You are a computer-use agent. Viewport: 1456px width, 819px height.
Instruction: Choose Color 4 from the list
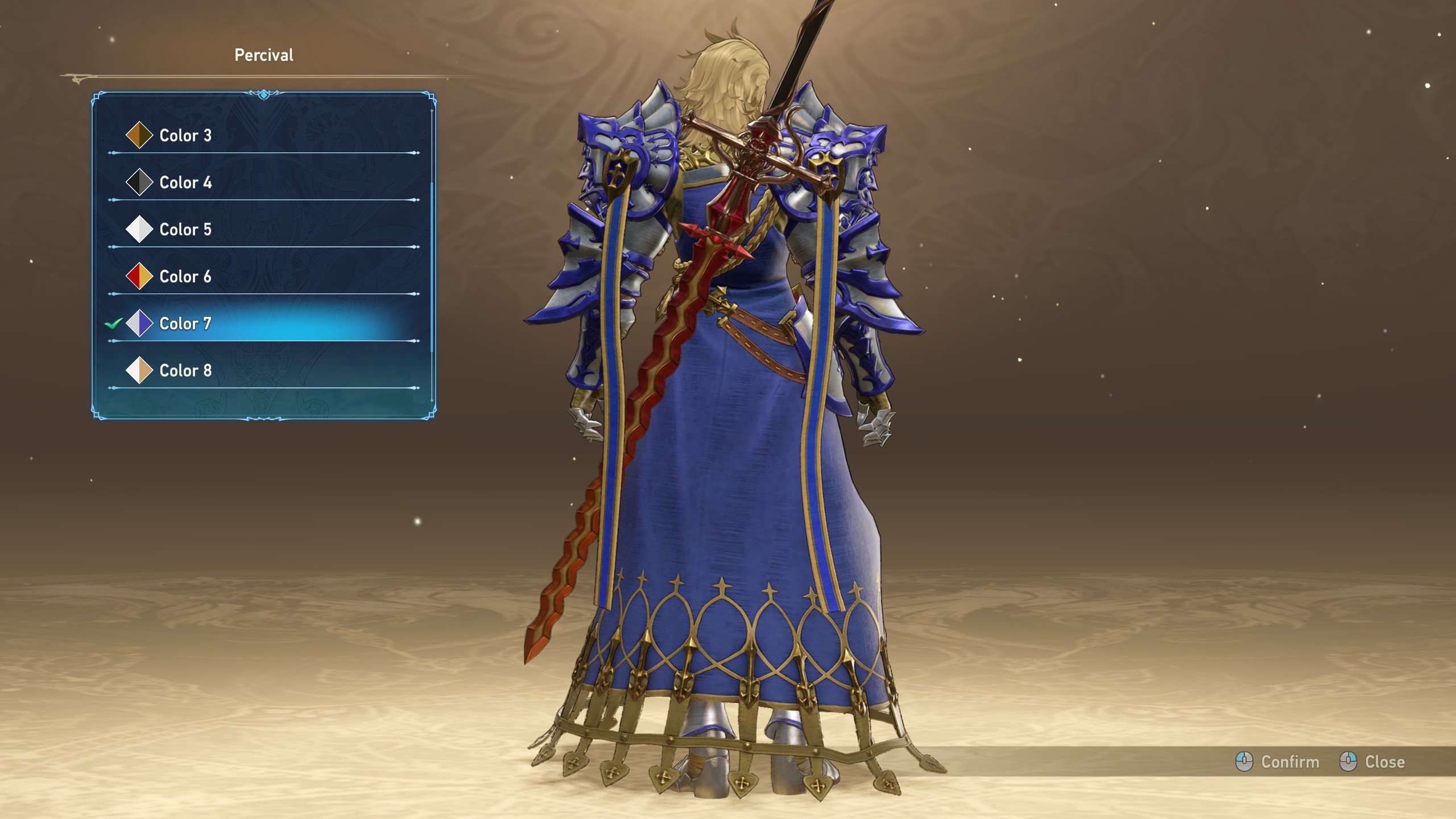185,183
